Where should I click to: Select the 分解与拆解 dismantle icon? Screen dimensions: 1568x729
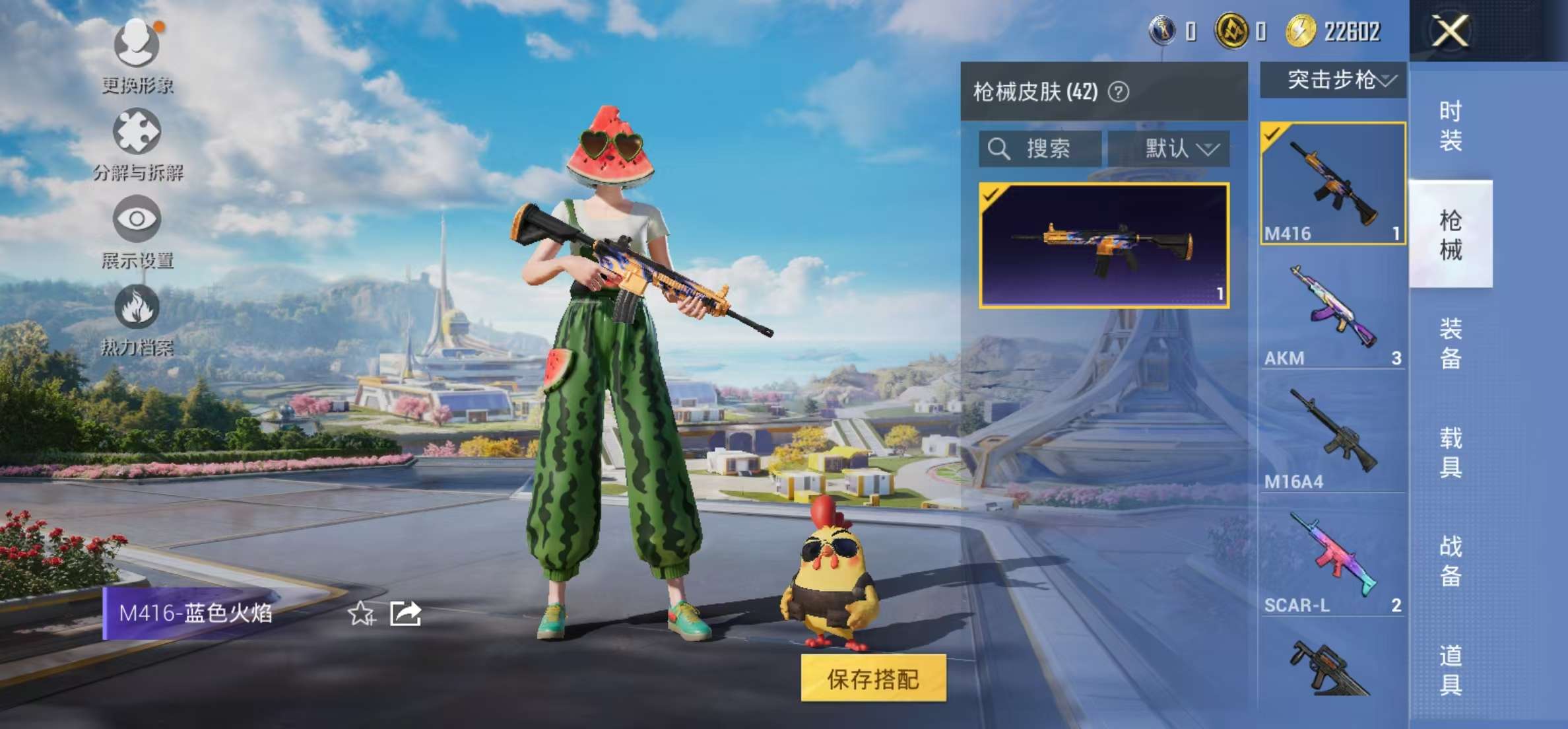point(137,132)
